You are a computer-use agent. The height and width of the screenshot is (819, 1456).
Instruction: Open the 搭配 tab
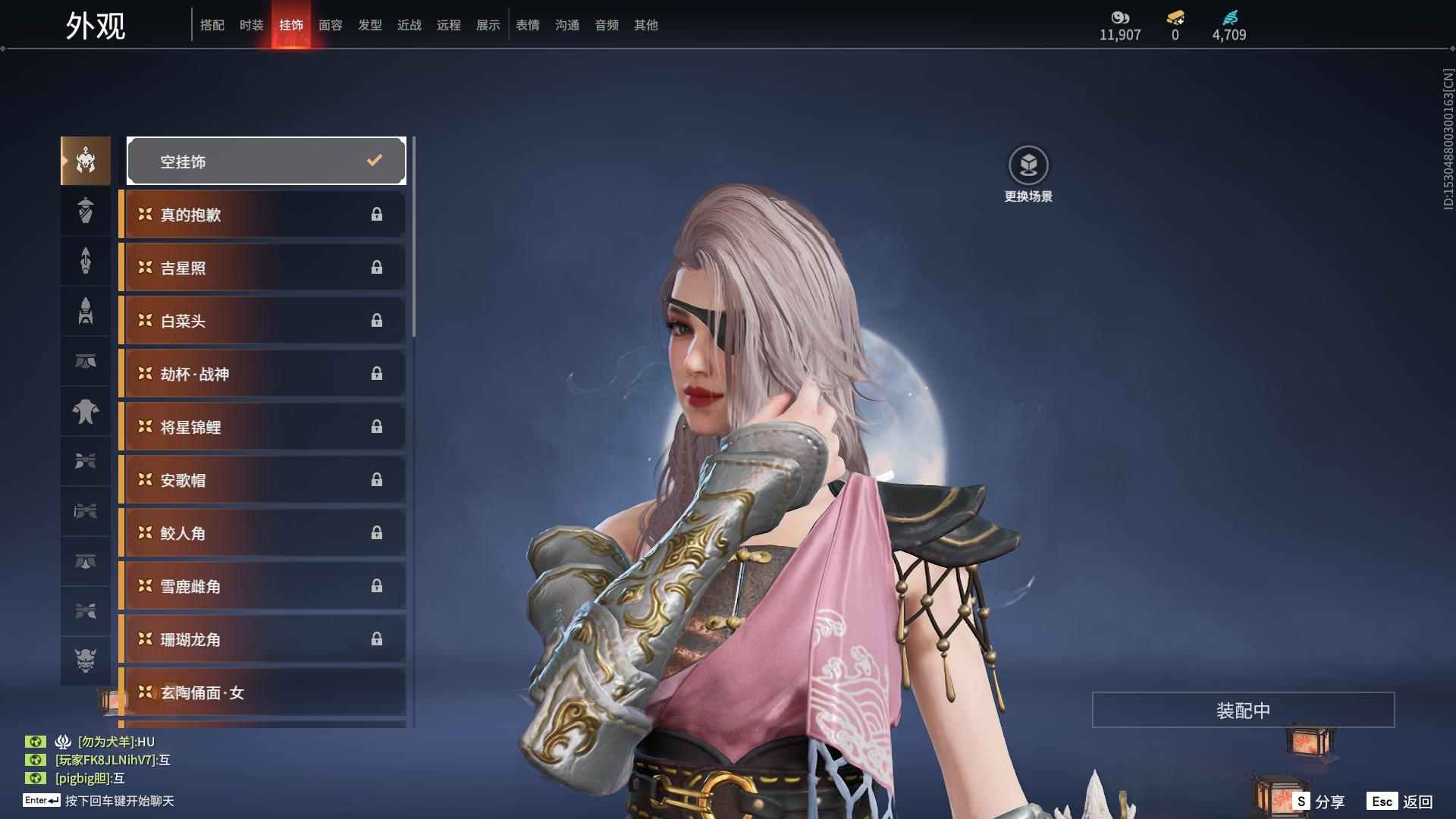pos(212,25)
